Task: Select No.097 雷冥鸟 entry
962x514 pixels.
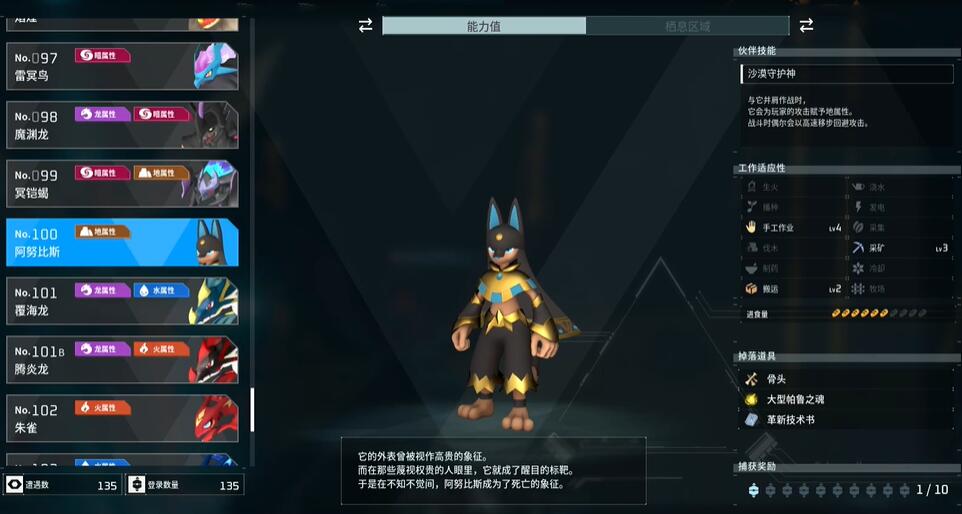Action: (122, 66)
